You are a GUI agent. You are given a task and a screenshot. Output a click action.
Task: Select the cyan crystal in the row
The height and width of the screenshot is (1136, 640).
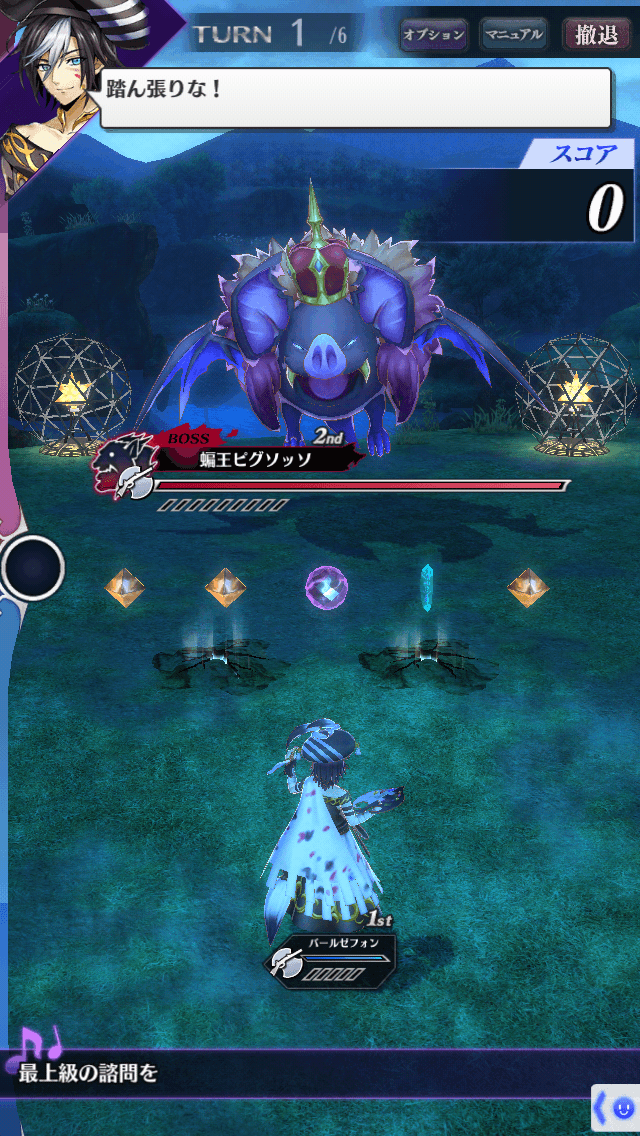pos(427,586)
